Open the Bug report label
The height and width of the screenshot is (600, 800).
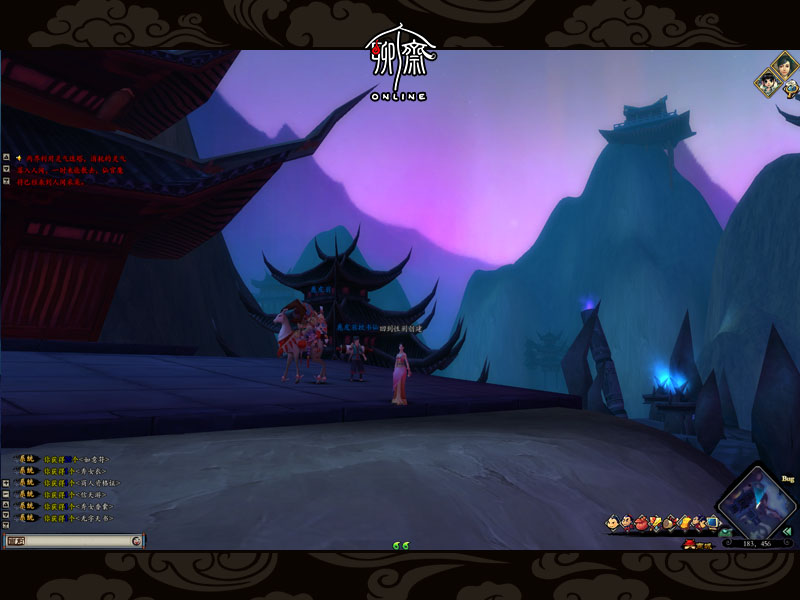(787, 479)
